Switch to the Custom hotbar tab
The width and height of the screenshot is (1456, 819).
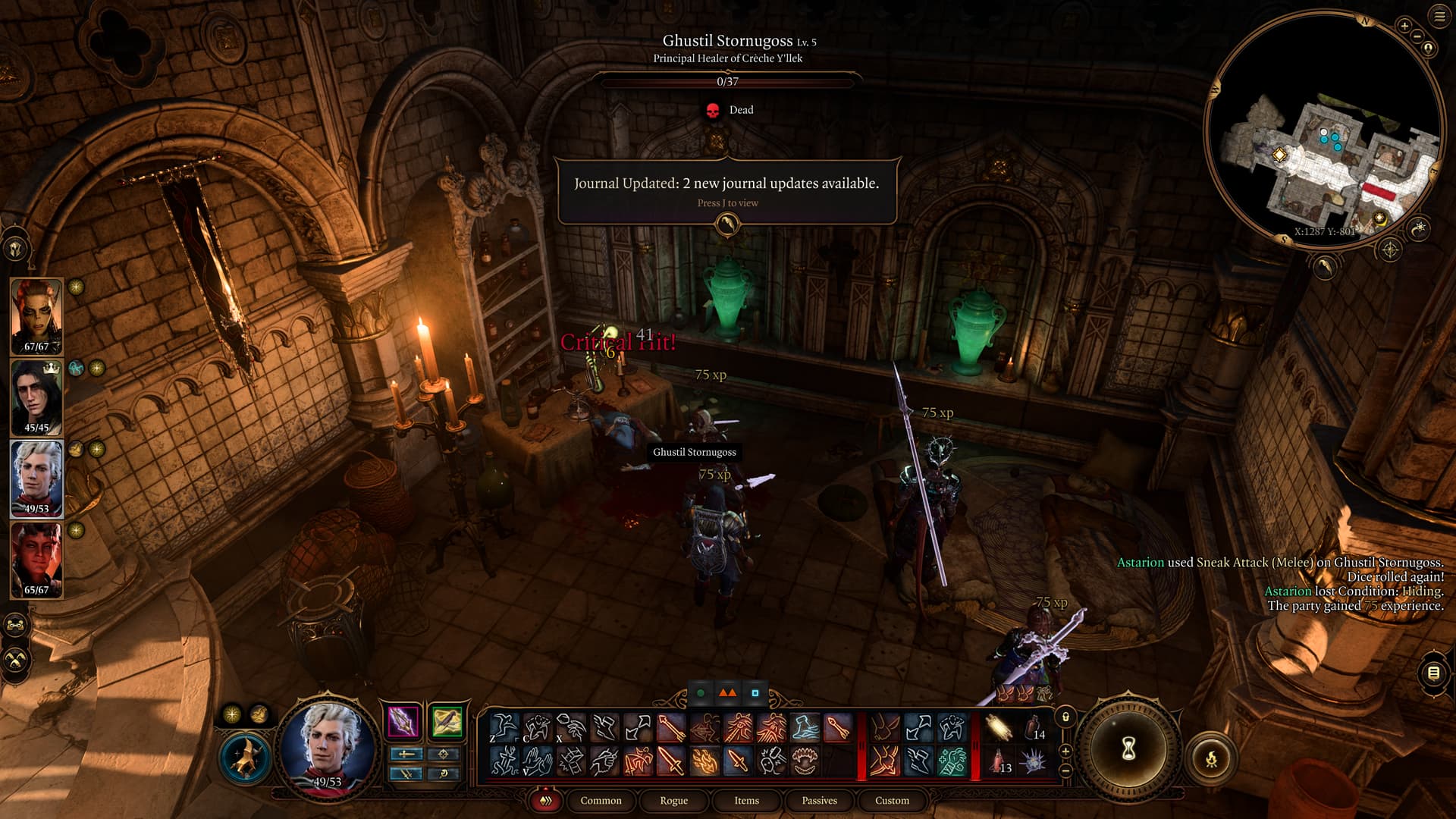coord(892,800)
